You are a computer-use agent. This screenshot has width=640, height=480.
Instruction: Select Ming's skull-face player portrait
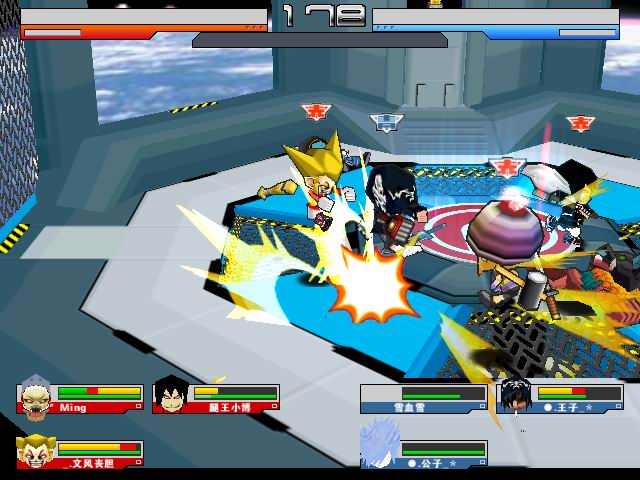tap(36, 398)
